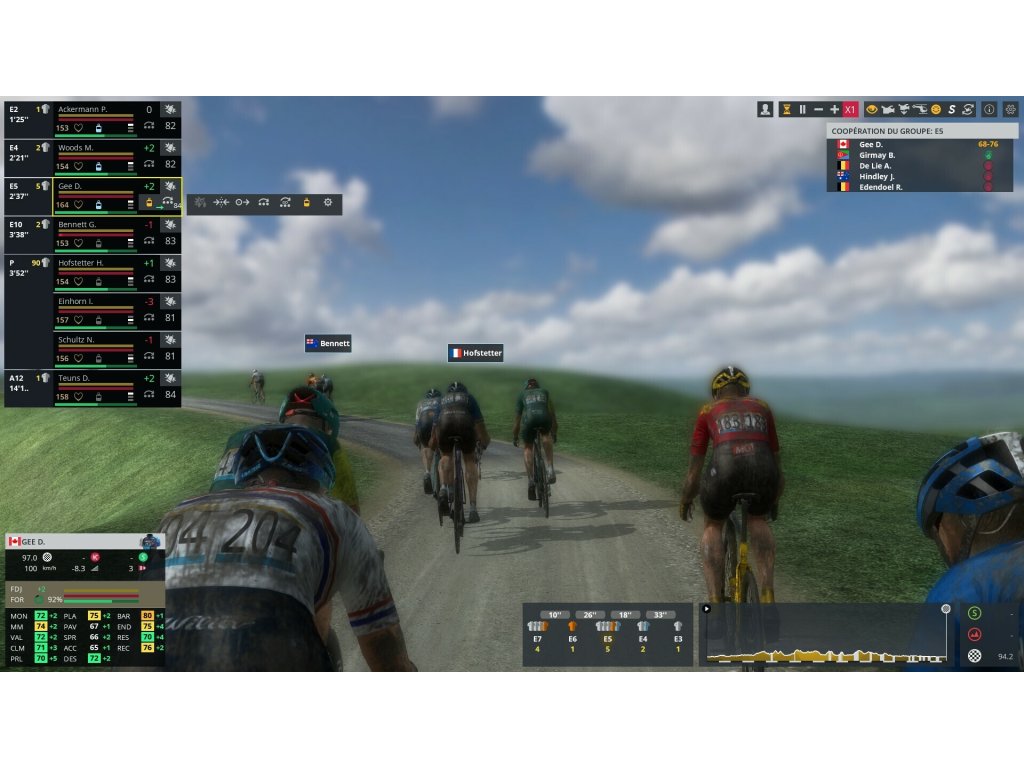The height and width of the screenshot is (768, 1024).
Task: Click Girmay B. in the cooperation list
Action: pos(877,155)
